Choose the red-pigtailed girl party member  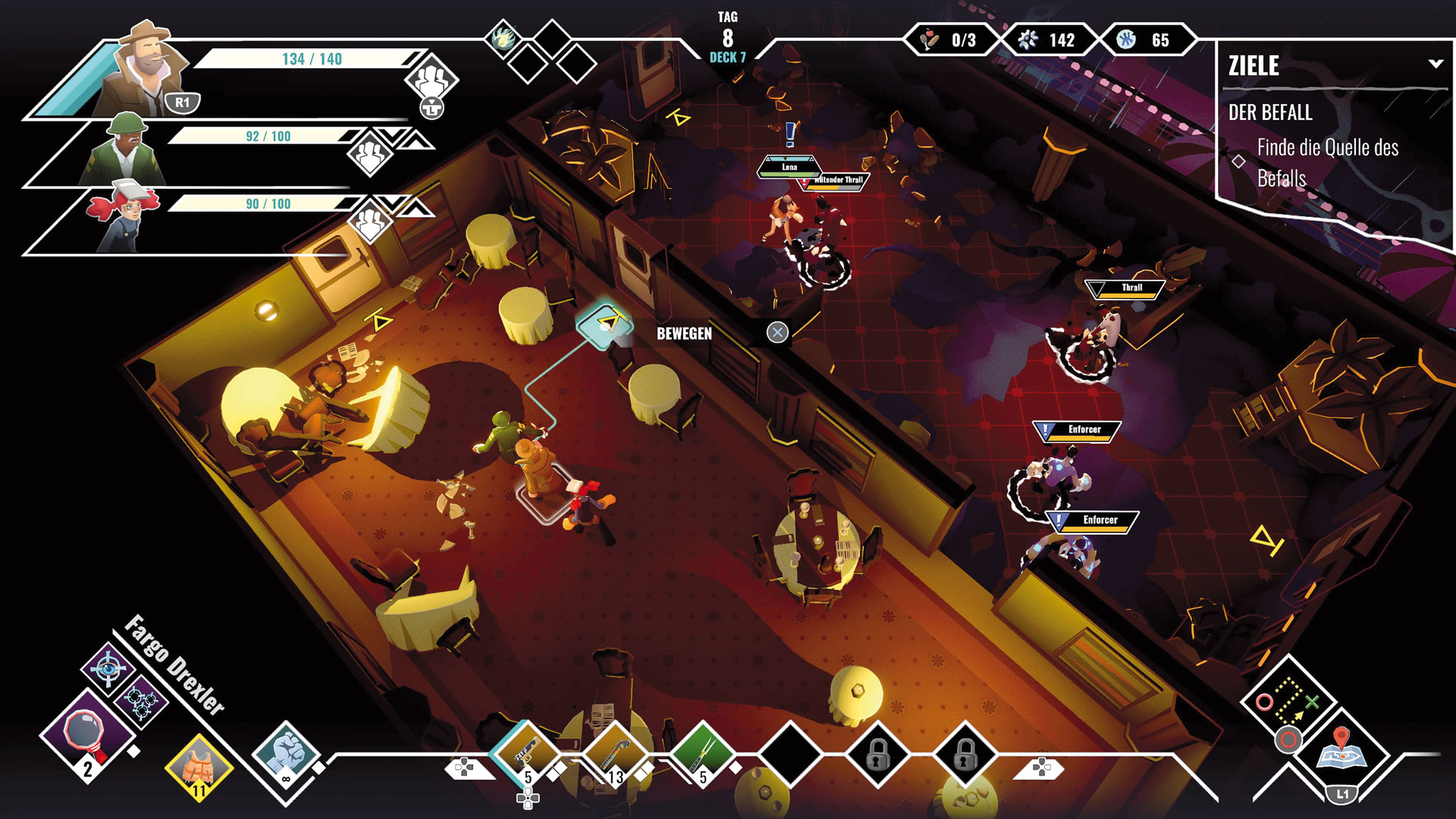[x=125, y=218]
